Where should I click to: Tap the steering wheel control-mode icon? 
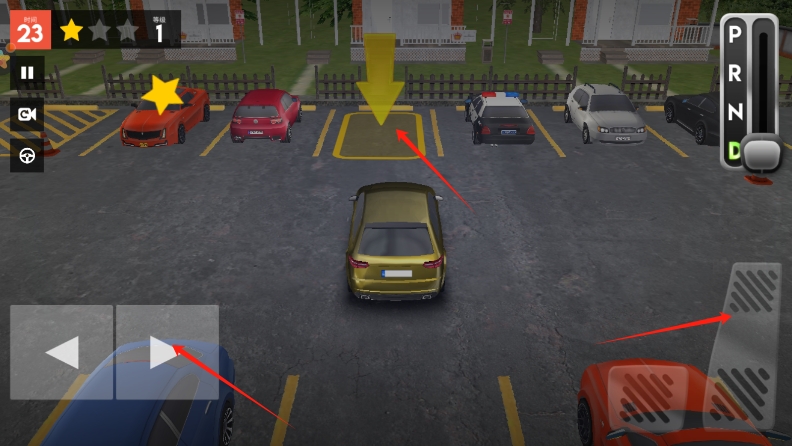point(27,156)
